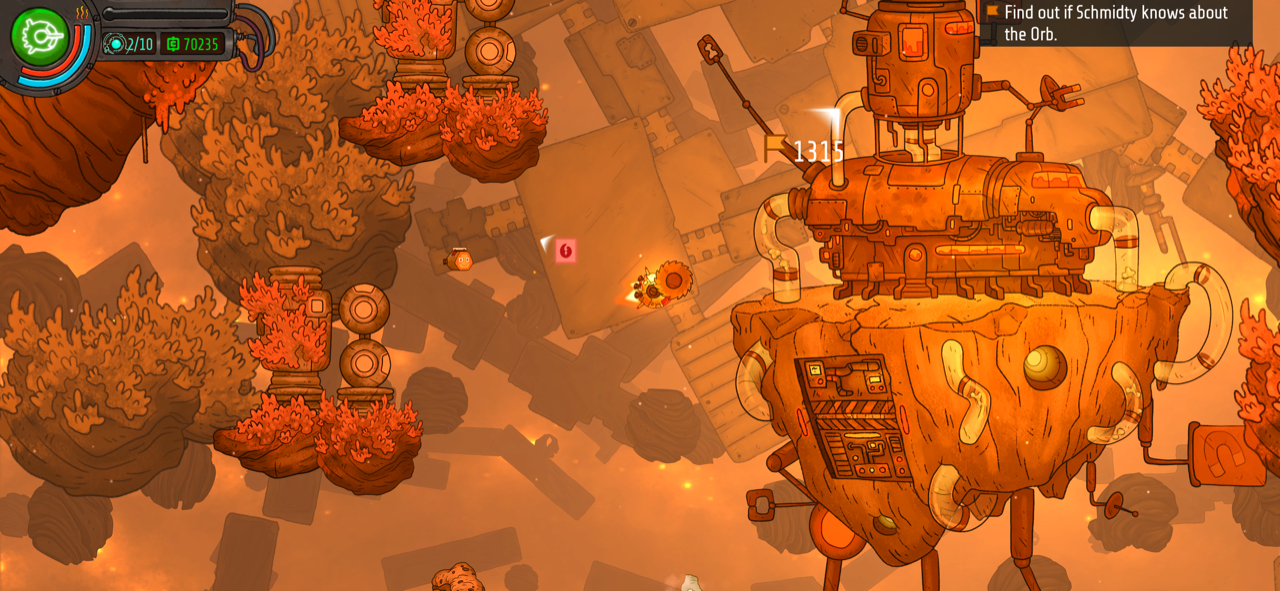Click the red flame hazard marker
This screenshot has height=591, width=1280.
pos(566,251)
